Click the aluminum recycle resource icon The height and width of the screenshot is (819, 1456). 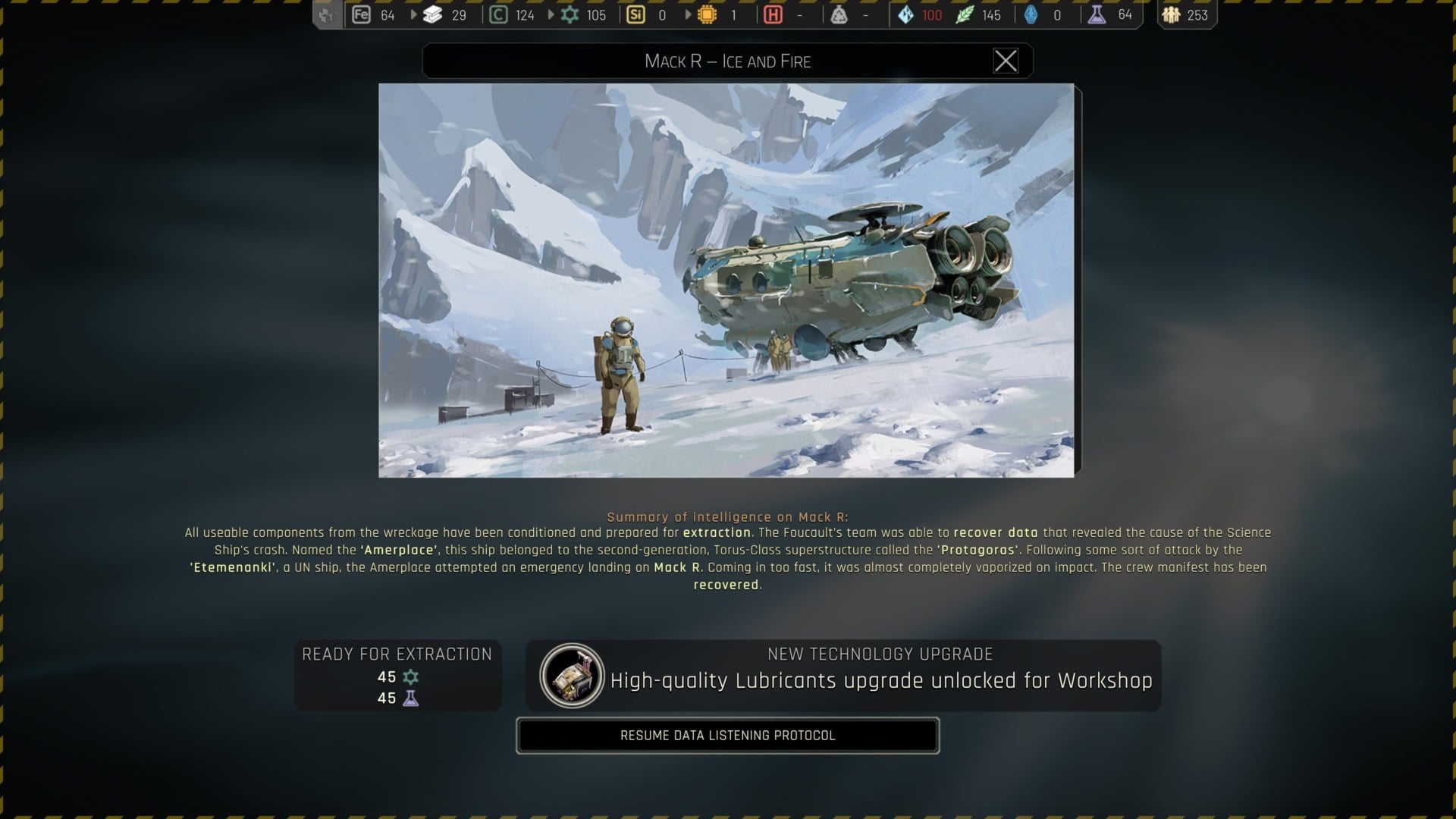(840, 14)
